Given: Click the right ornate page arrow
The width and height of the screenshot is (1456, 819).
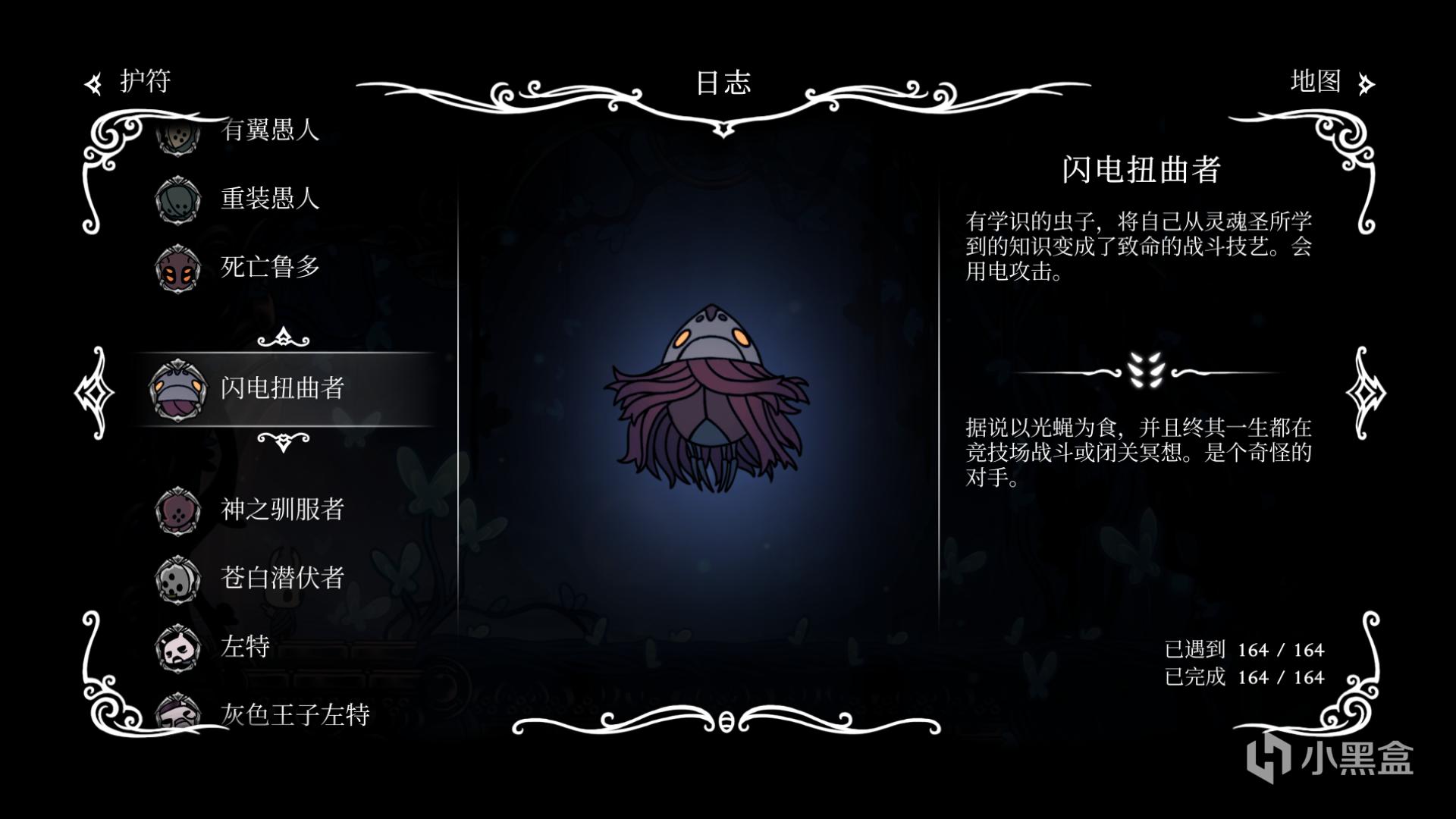Looking at the screenshot, I should [x=1365, y=392].
